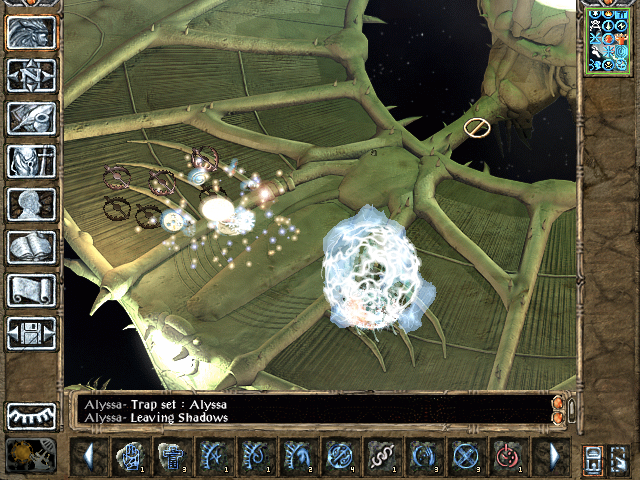Viewport: 640px width, 480px height.
Task: Return to the game view button
Action: click(x=31, y=32)
